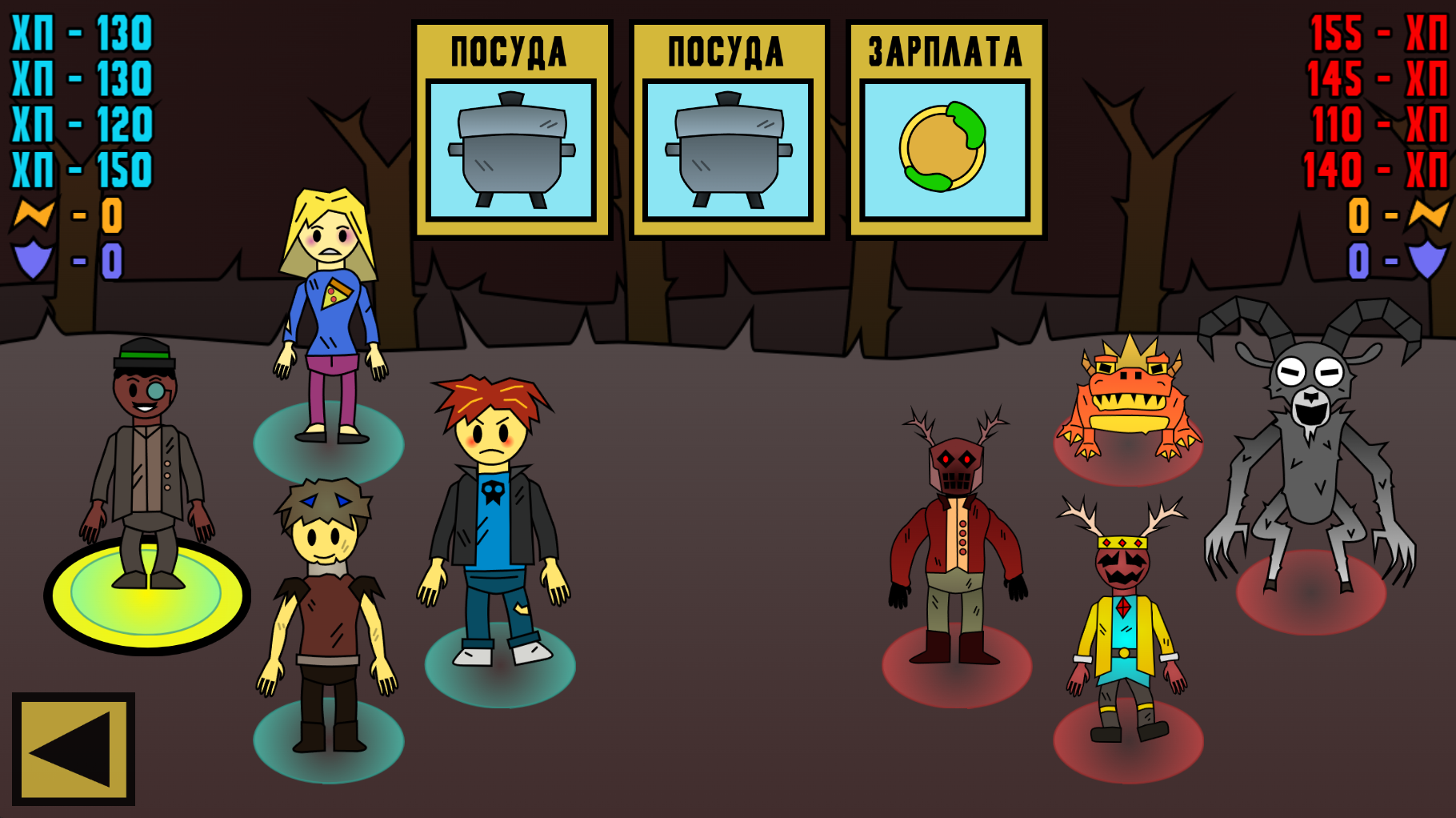Target the orange crowned toad enemy
Screen dimensions: 1456x818
pyautogui.click(x=1129, y=400)
